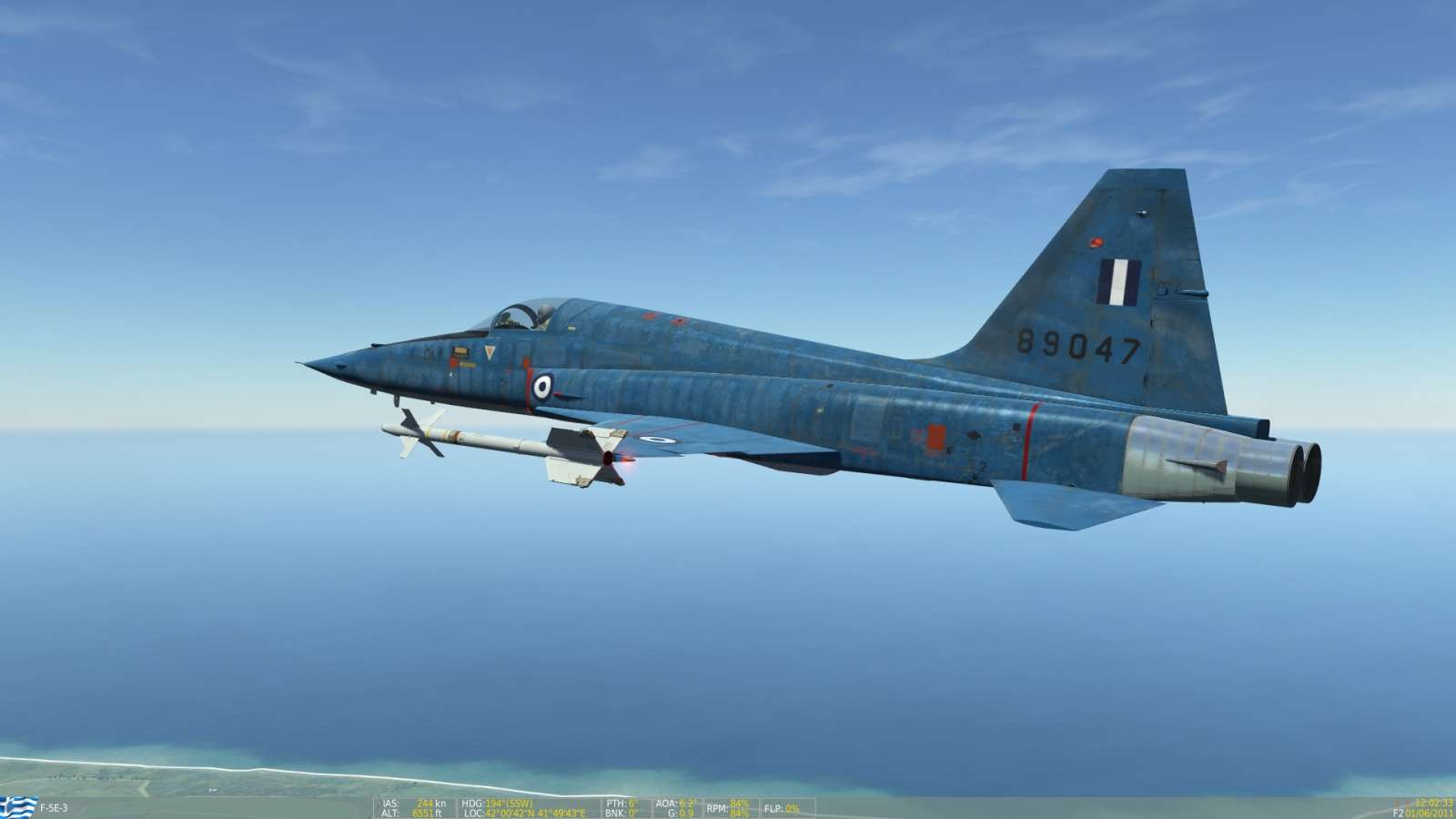The image size is (1456, 819).
Task: Click the 244 kn speed value
Action: click(428, 803)
